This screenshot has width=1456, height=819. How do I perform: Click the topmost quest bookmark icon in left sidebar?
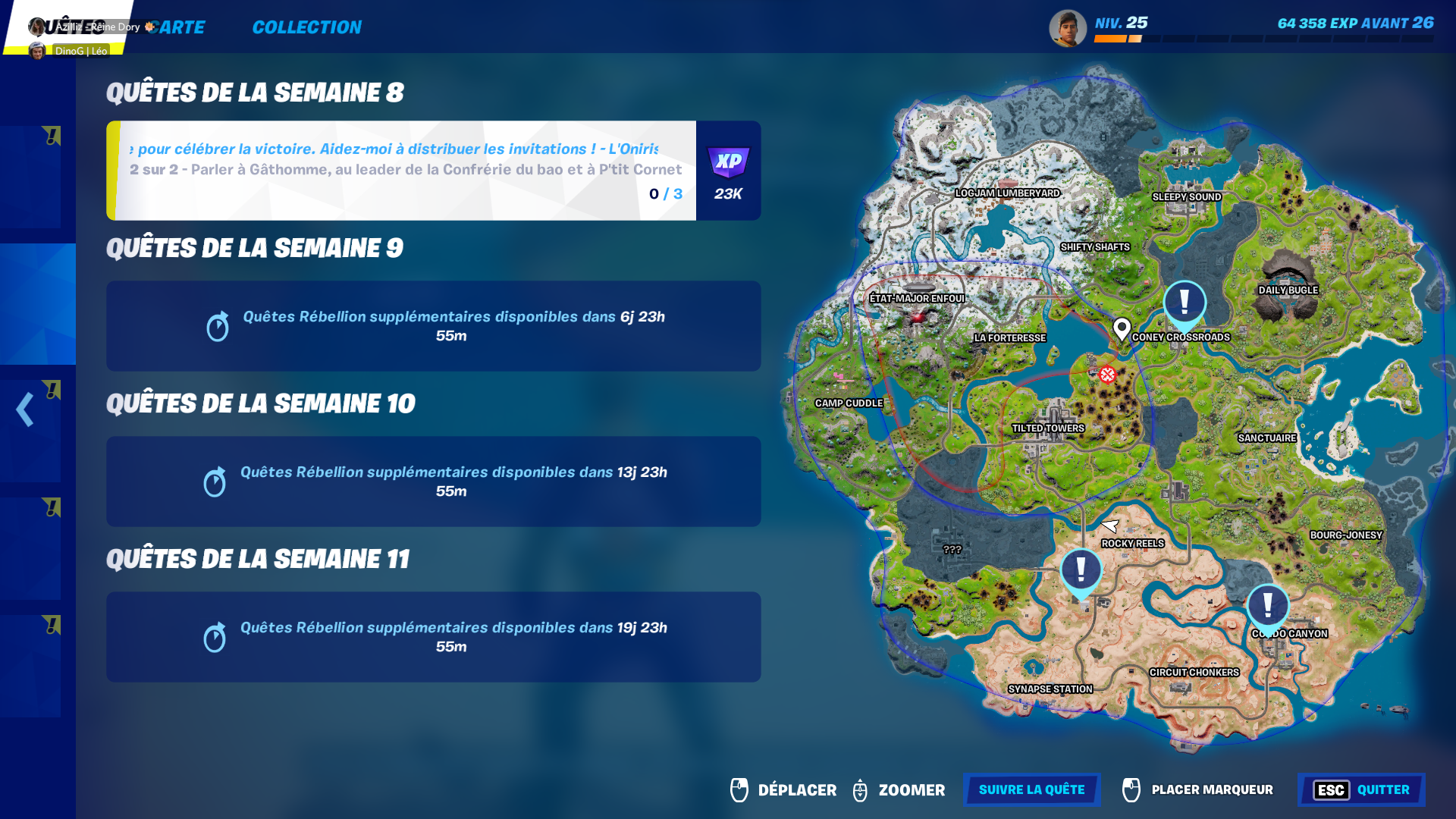click(x=51, y=136)
